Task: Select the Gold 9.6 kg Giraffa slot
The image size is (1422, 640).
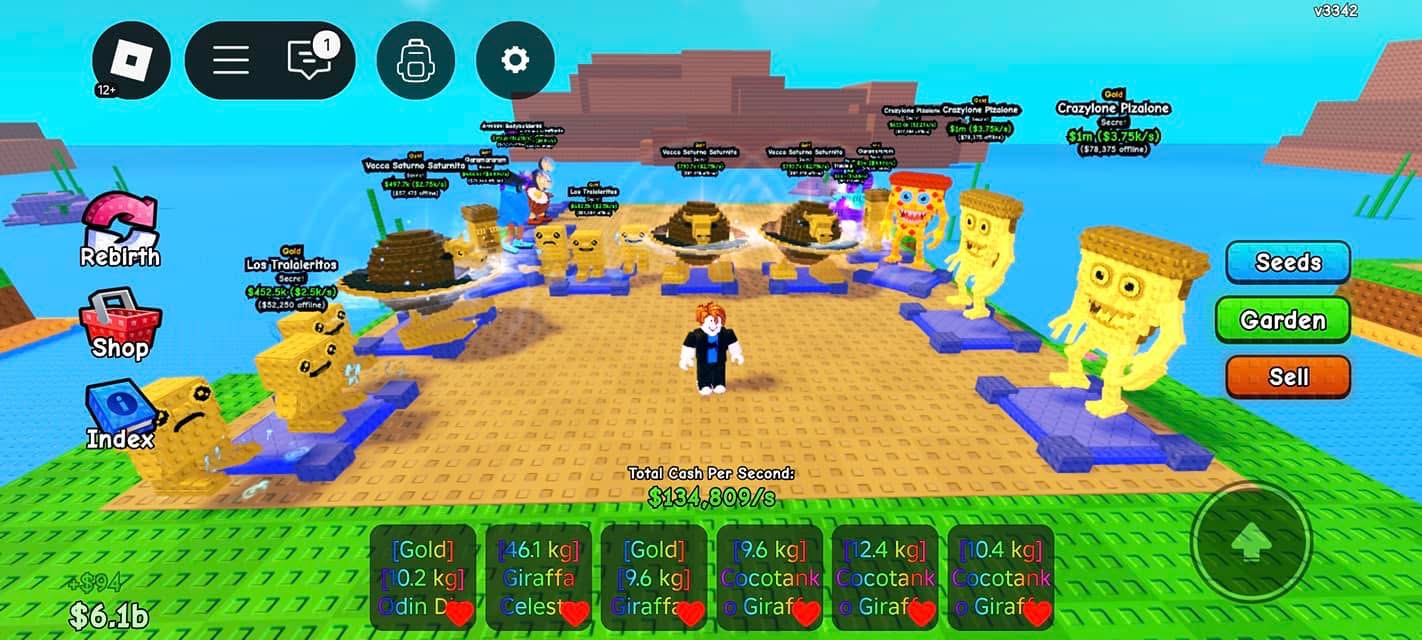Action: [x=654, y=577]
